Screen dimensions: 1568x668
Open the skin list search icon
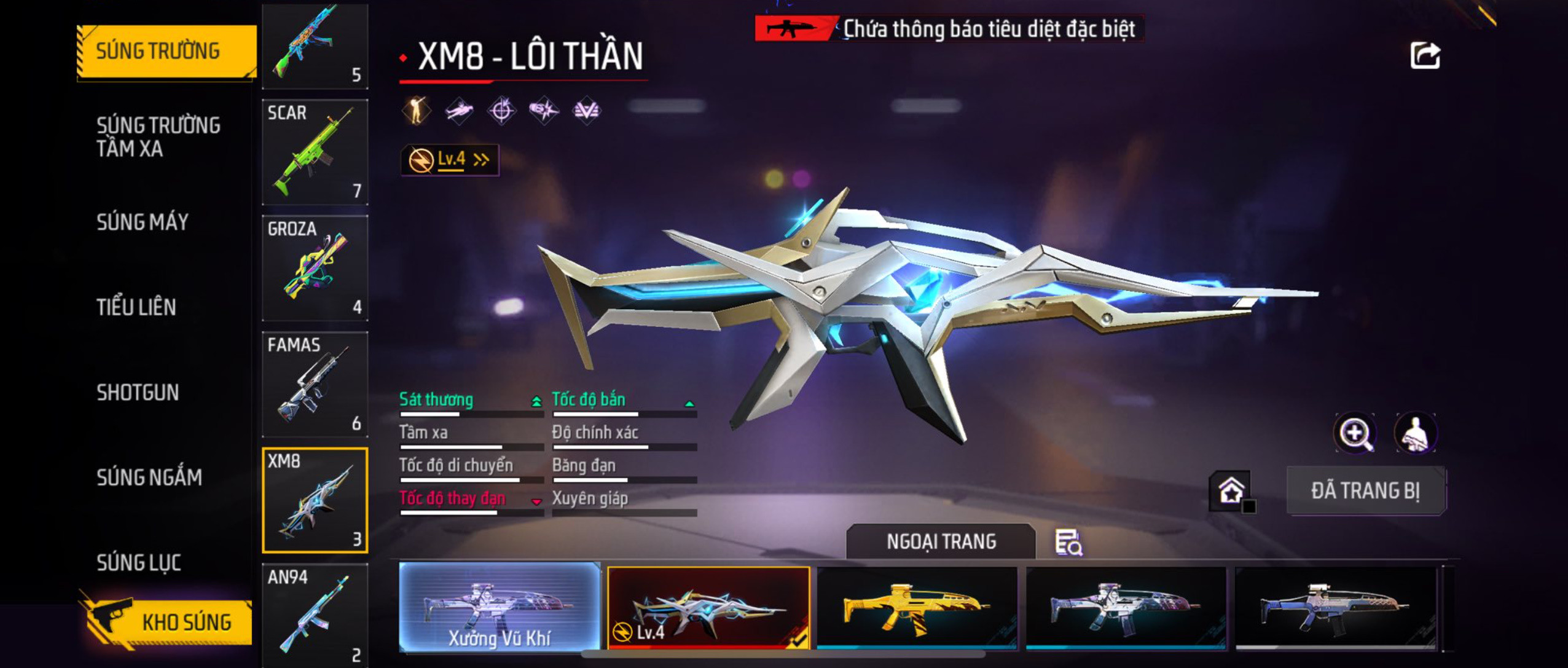pyautogui.click(x=1068, y=543)
